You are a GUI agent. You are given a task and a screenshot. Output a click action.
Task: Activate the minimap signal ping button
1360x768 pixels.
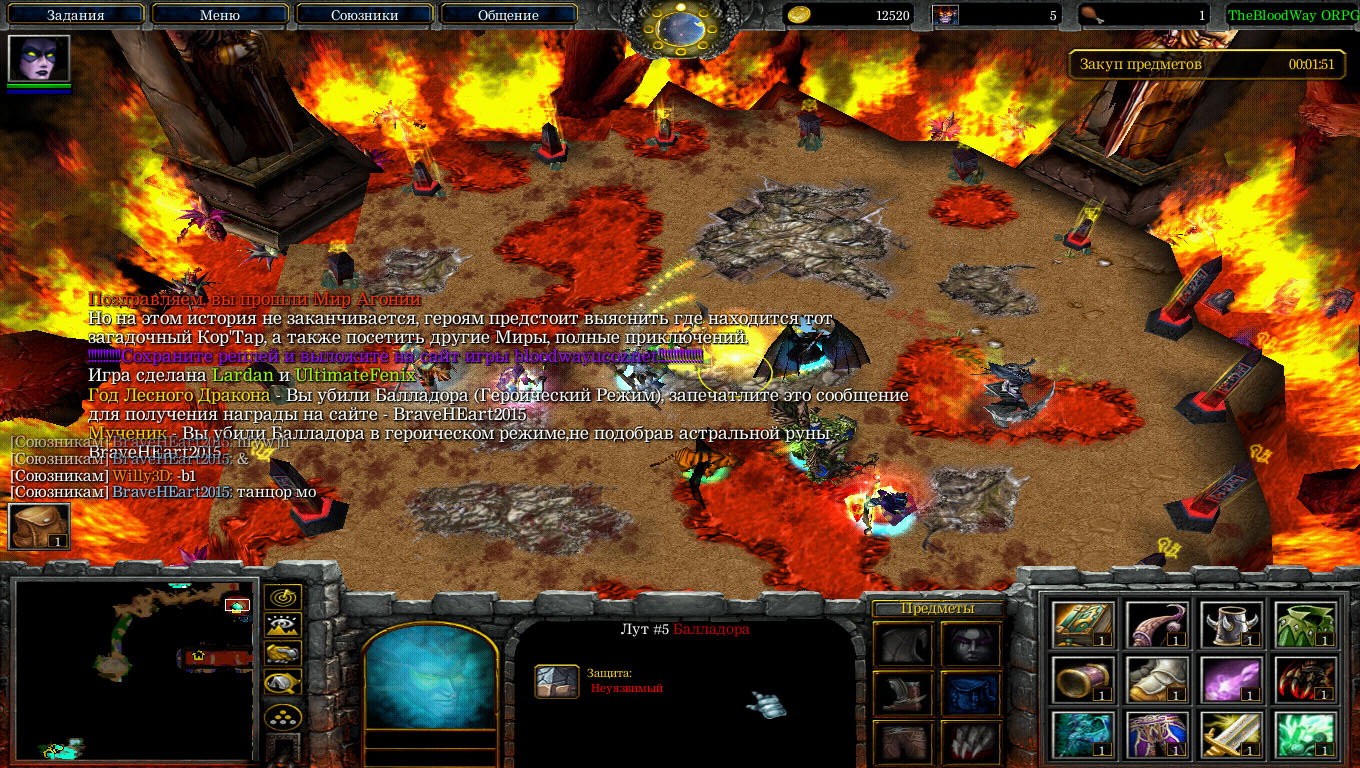tap(283, 598)
